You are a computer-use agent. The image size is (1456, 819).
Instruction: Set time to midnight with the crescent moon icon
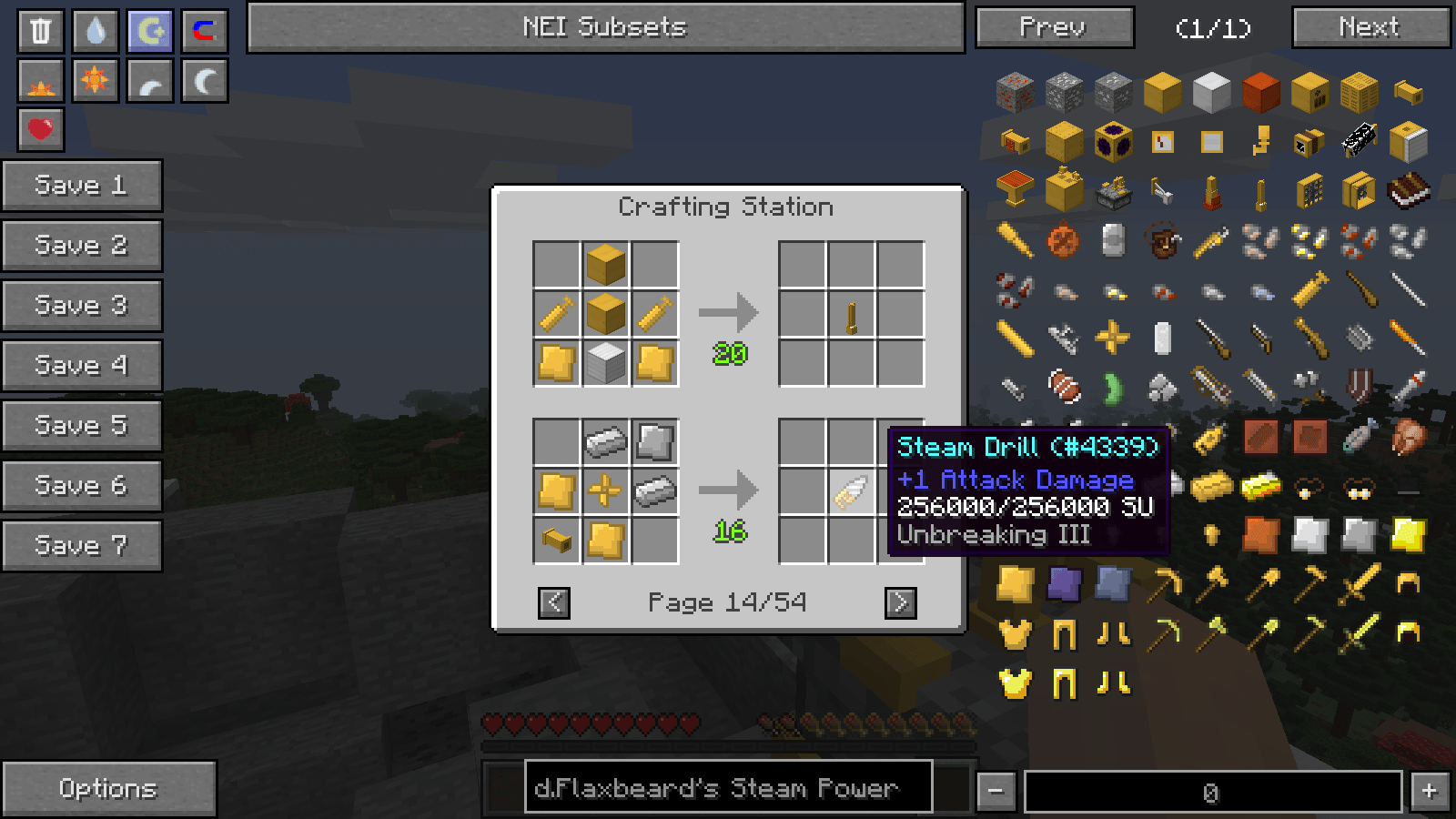point(205,81)
